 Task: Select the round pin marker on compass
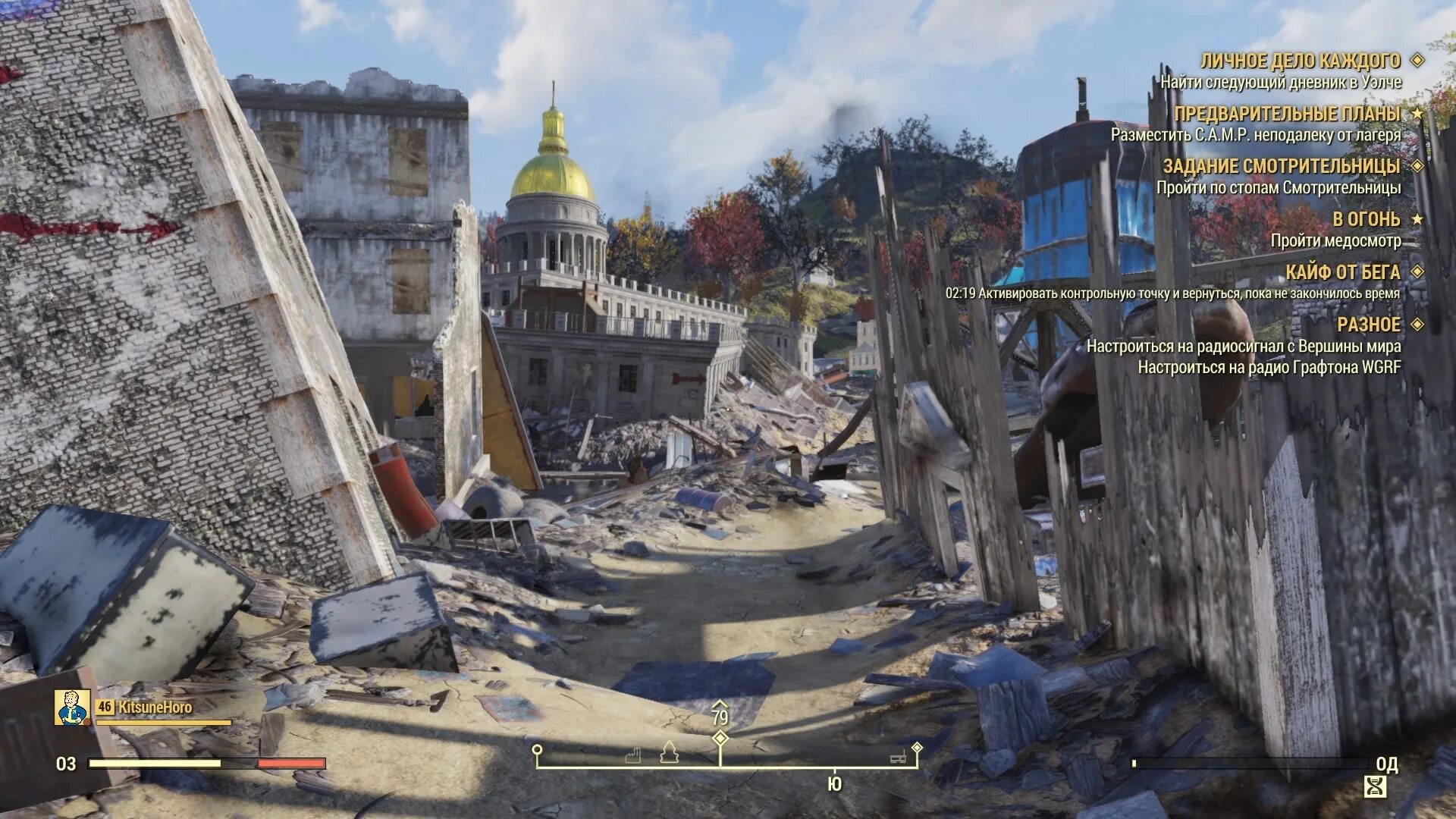pyautogui.click(x=537, y=751)
